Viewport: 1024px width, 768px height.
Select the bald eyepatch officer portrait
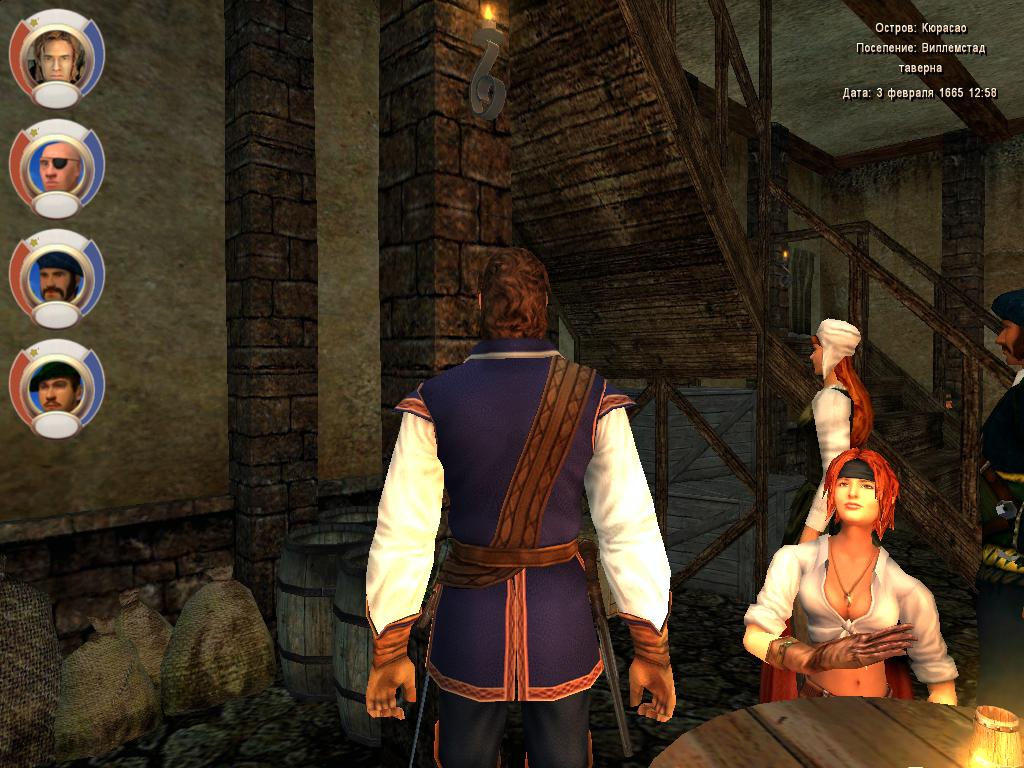pos(56,165)
